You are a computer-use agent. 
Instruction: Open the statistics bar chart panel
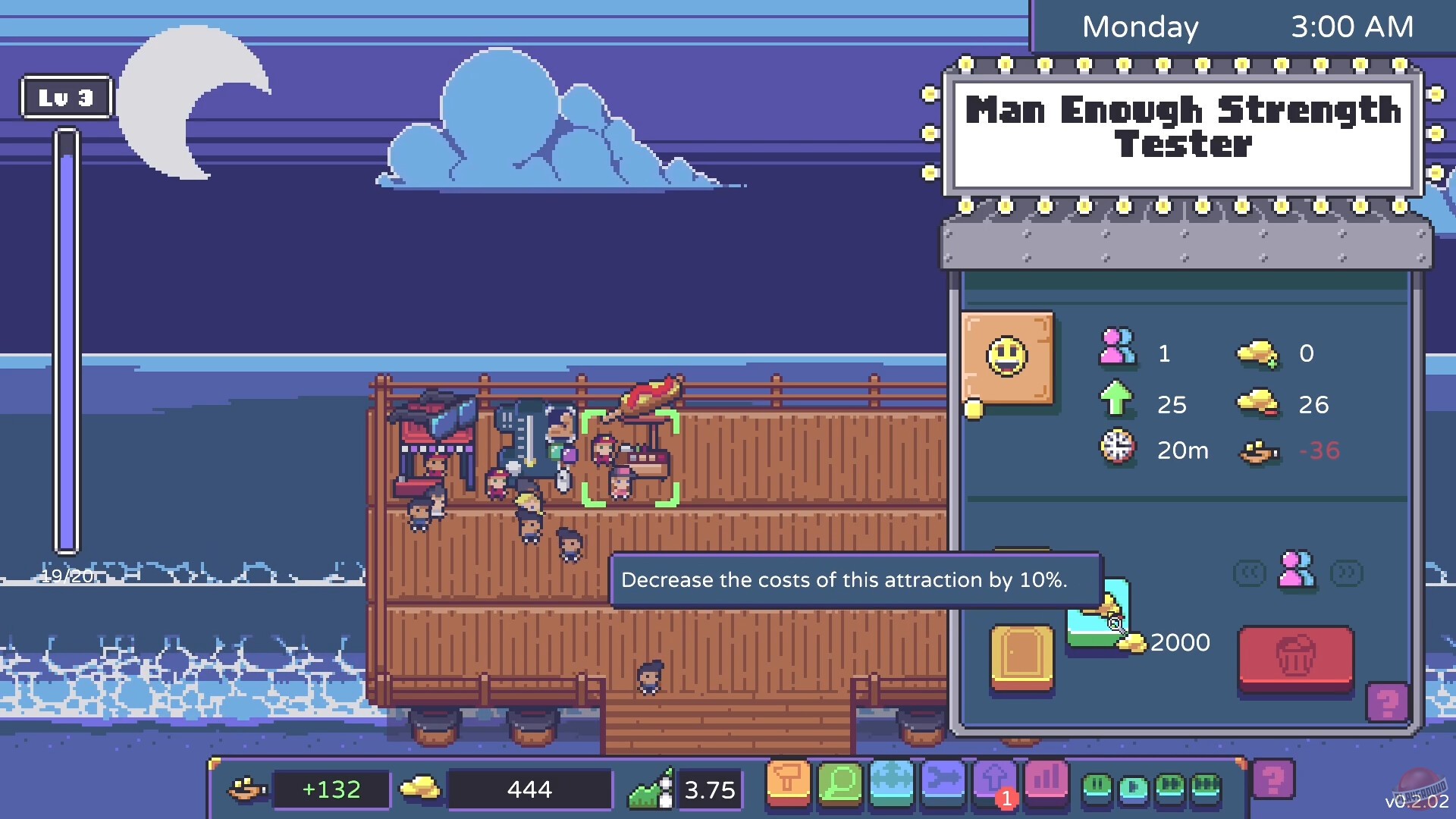coord(1046,783)
